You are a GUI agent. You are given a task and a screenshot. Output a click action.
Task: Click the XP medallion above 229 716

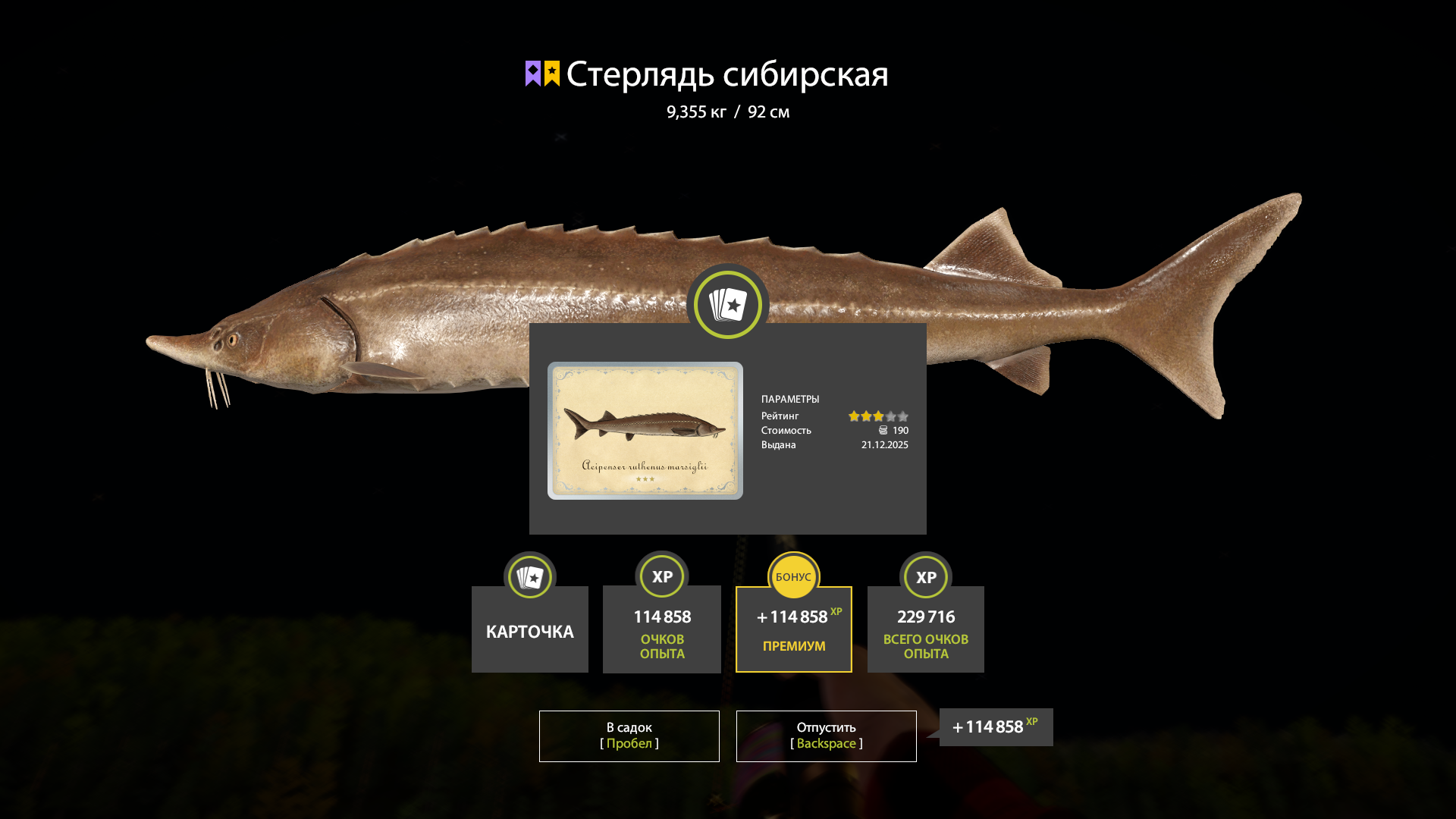point(925,576)
